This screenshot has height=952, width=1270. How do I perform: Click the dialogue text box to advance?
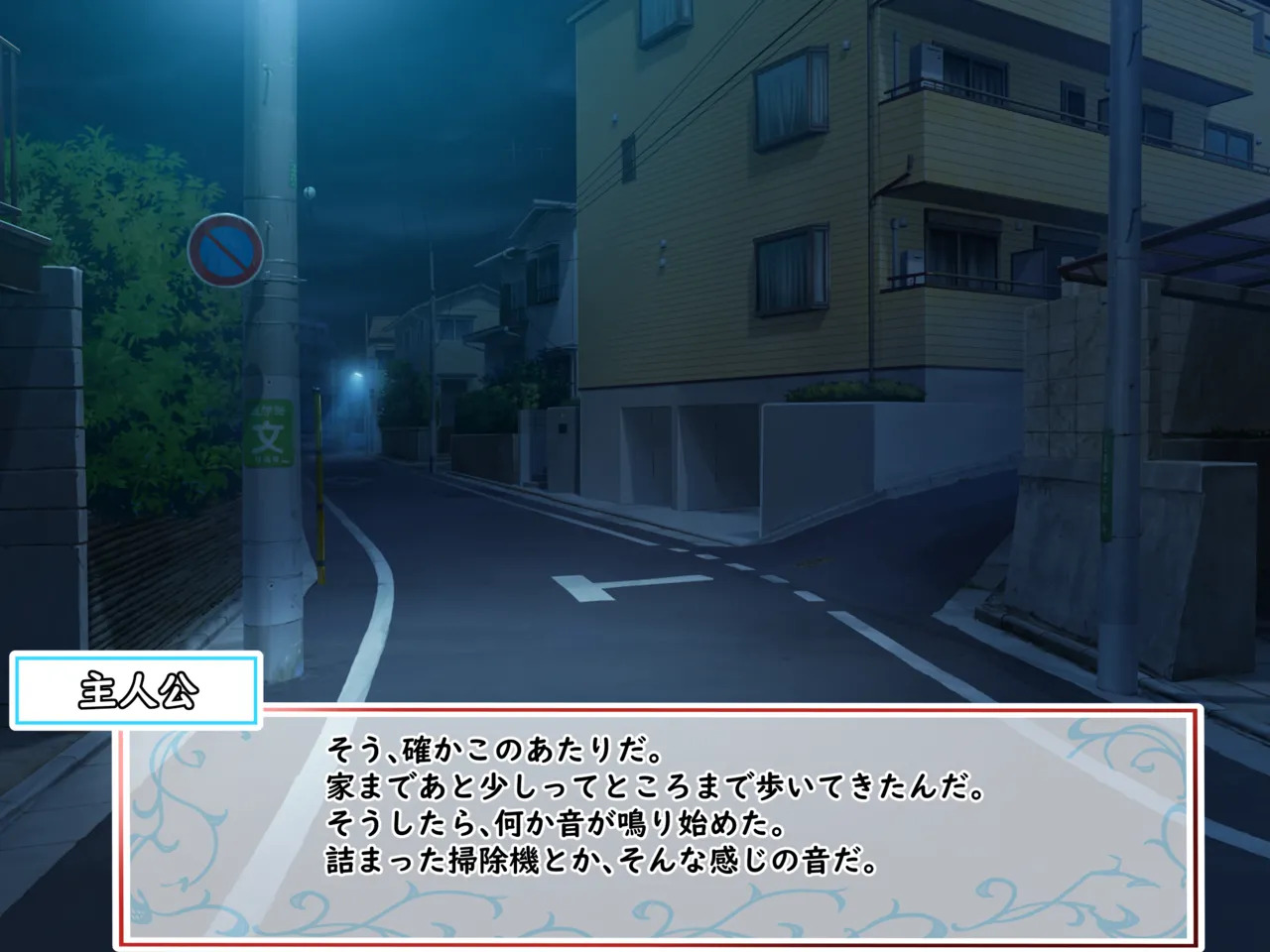(x=659, y=825)
